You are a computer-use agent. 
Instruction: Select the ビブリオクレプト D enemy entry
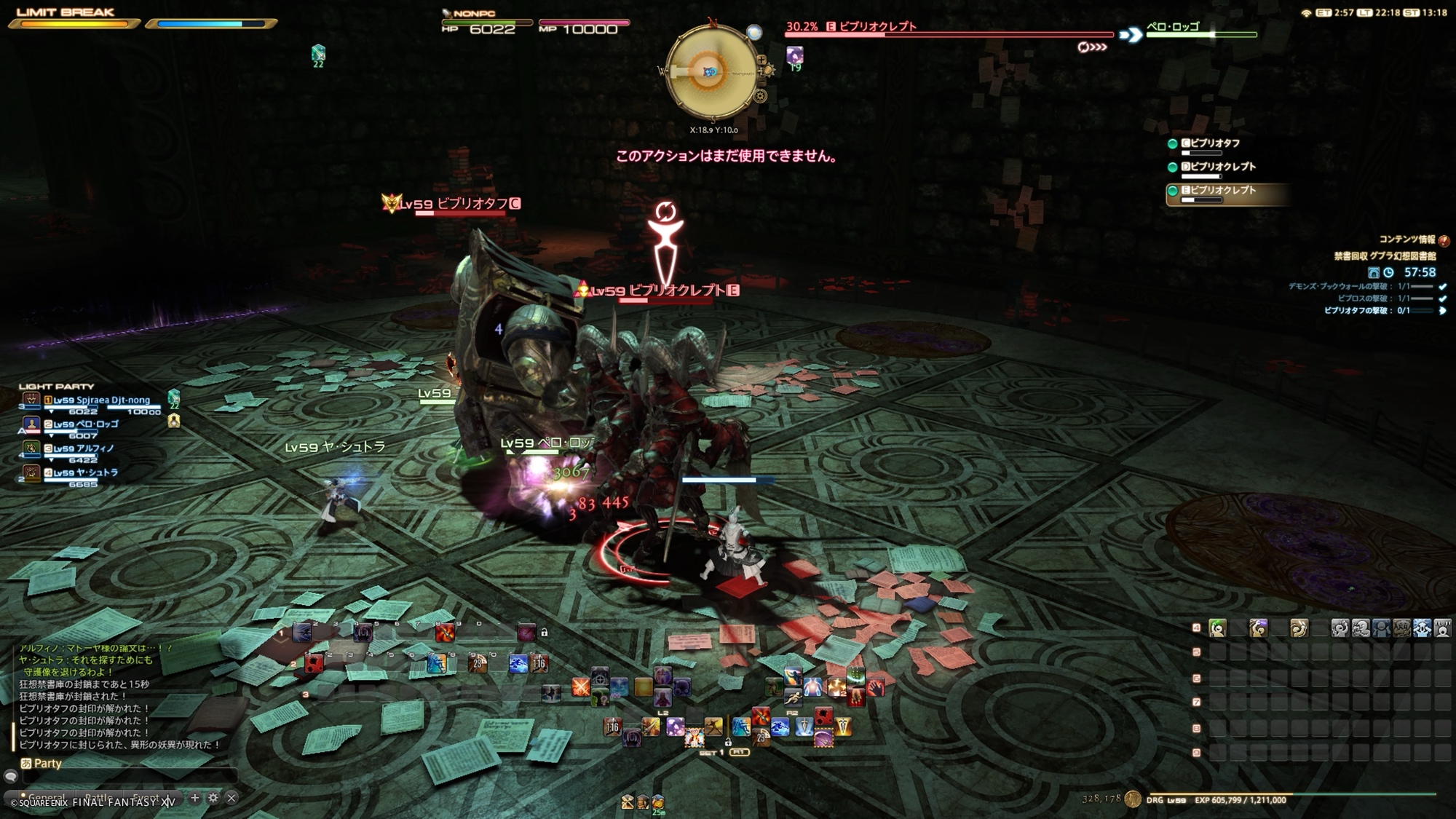click(x=1222, y=167)
